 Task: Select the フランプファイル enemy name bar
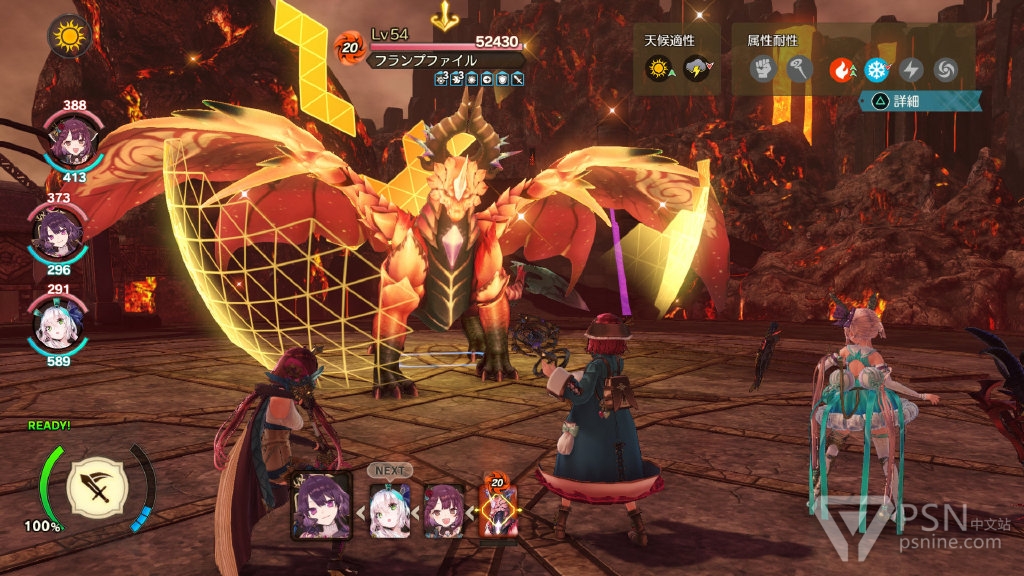point(445,60)
